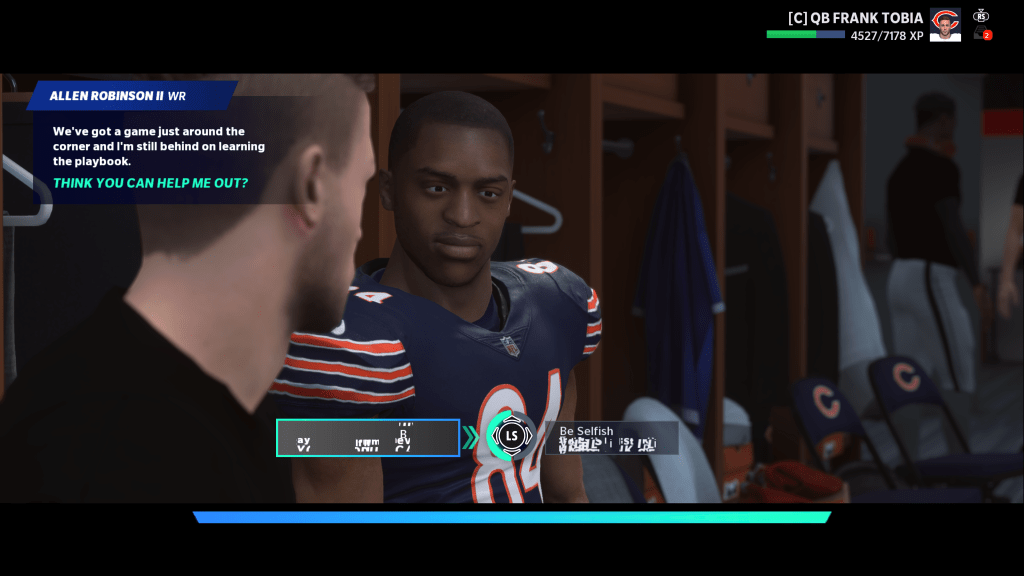1024x576 pixels.
Task: Open the inbox with 2 notifications
Action: click(983, 34)
